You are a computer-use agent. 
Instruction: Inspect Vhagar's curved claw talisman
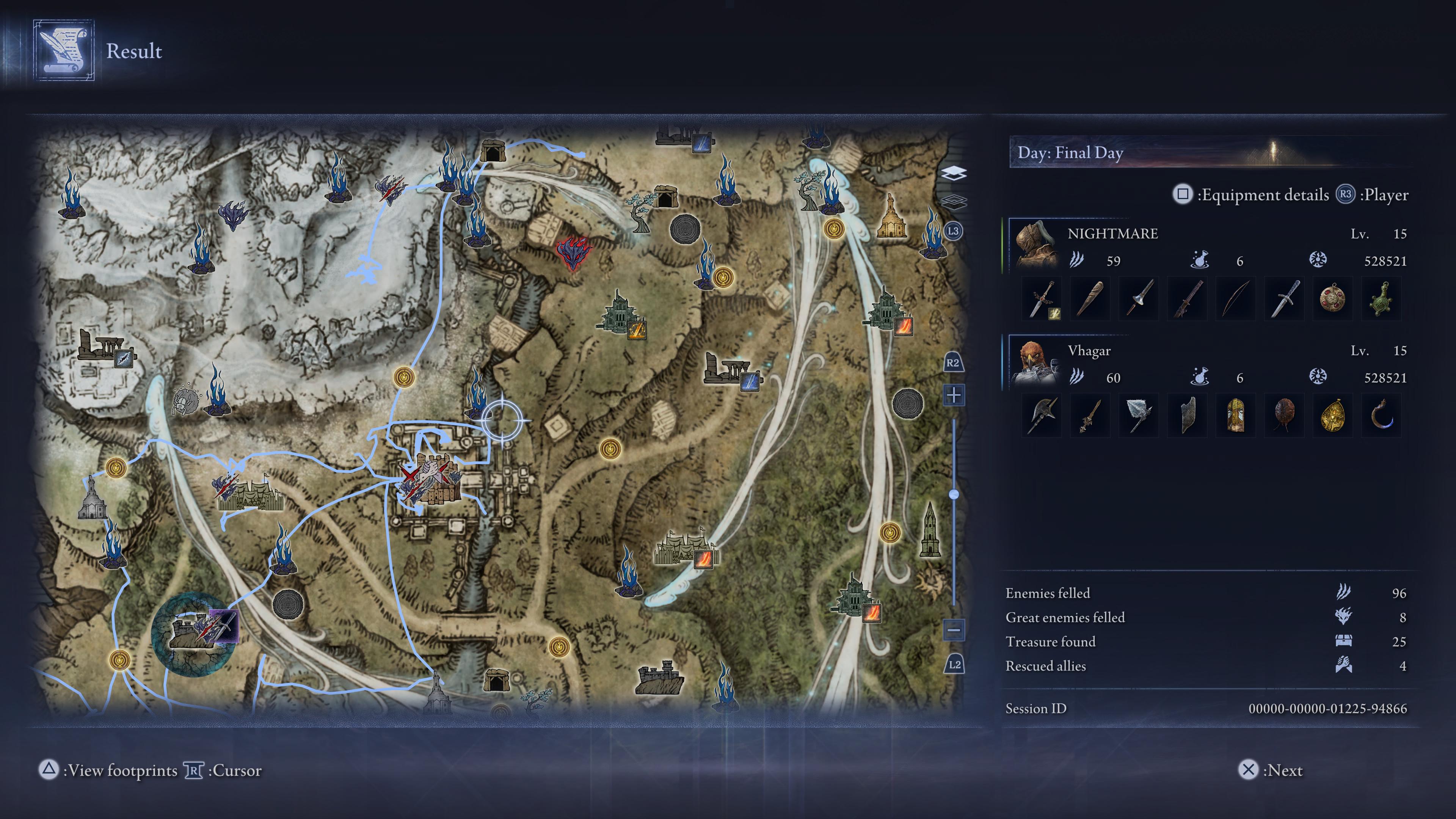click(x=1381, y=416)
